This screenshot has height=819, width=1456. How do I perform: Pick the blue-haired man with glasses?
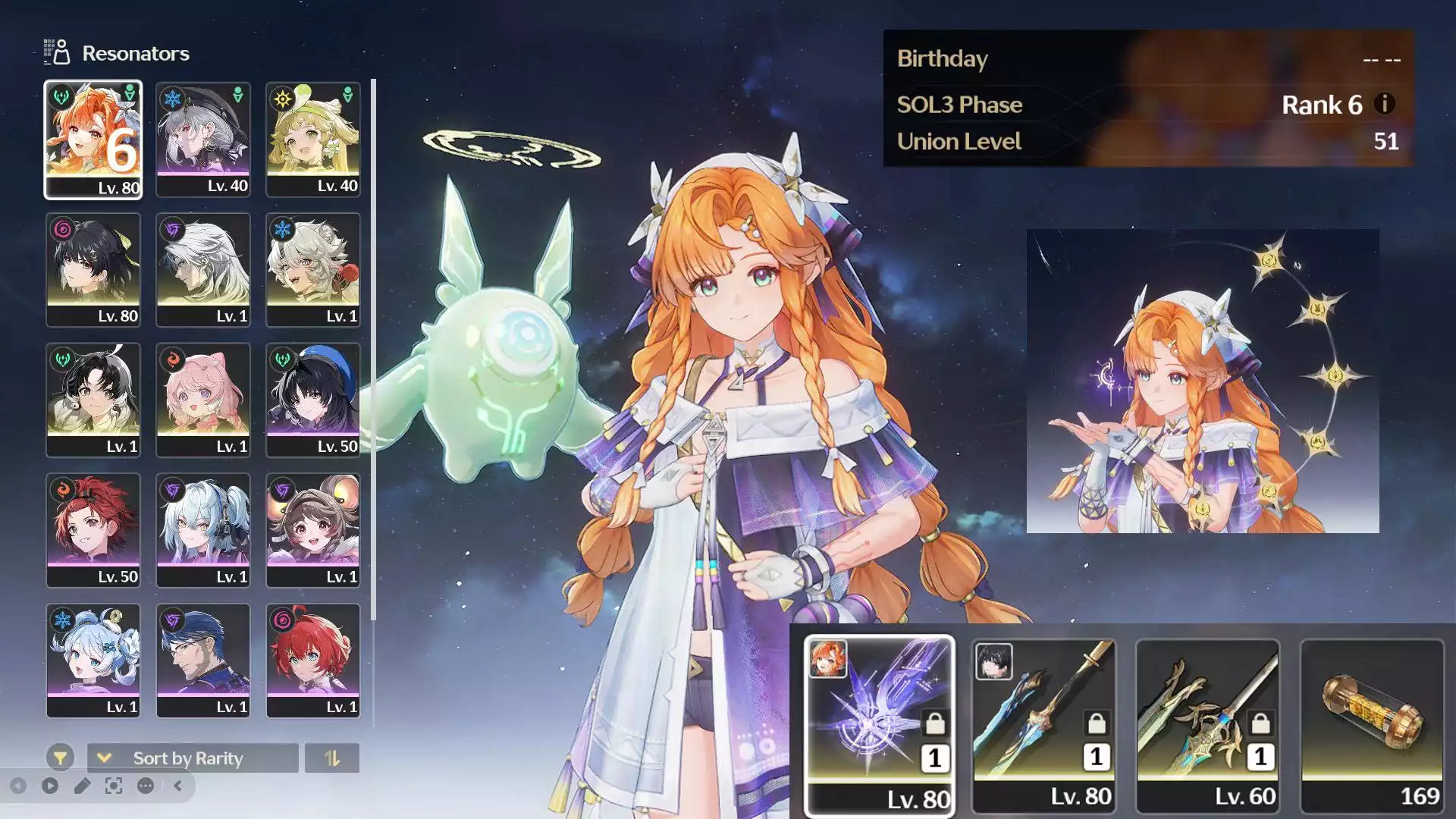pos(202,661)
